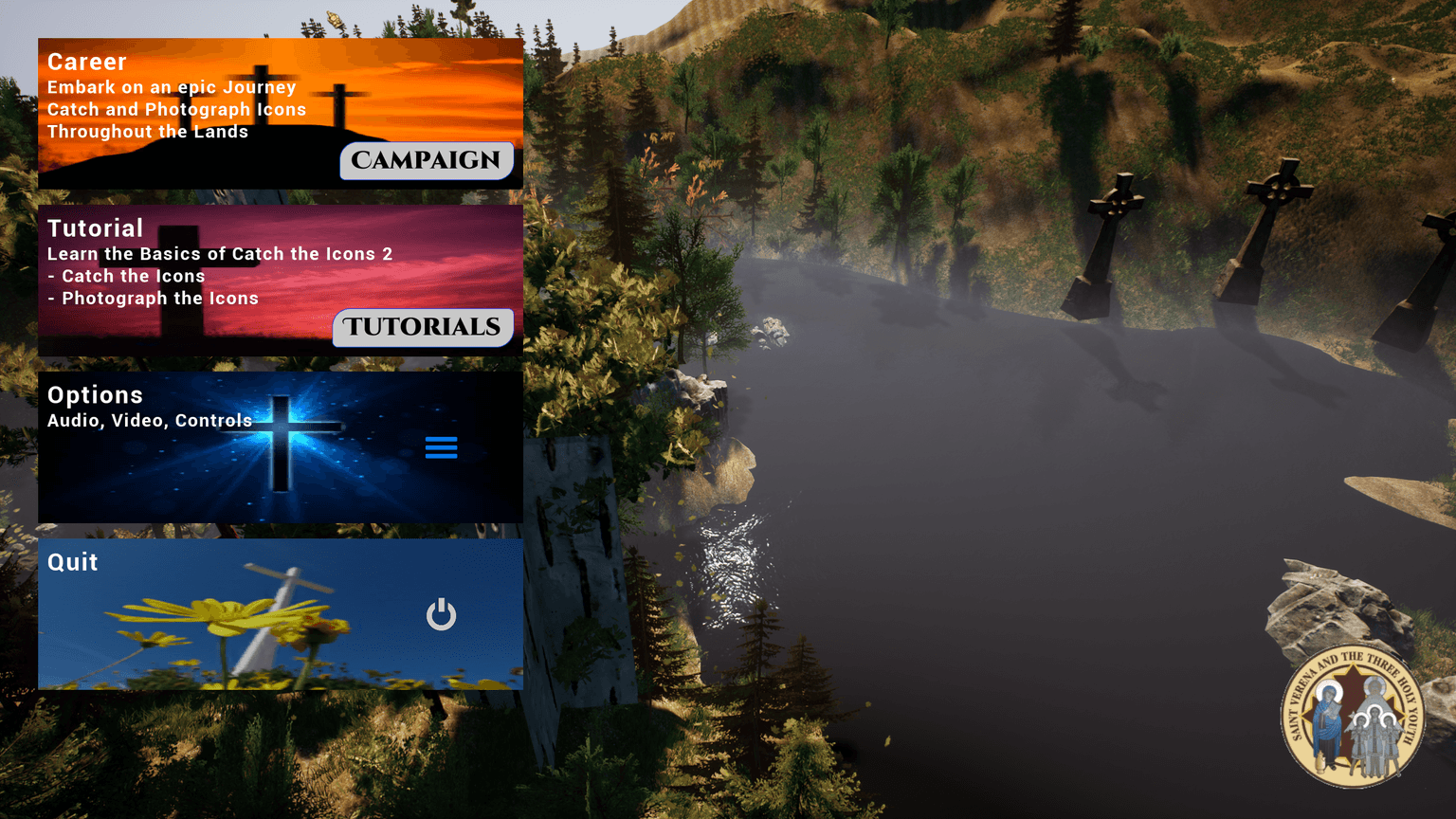This screenshot has height=819, width=1456.
Task: Click '- Catch the Icons' list line
Action: click(x=126, y=276)
